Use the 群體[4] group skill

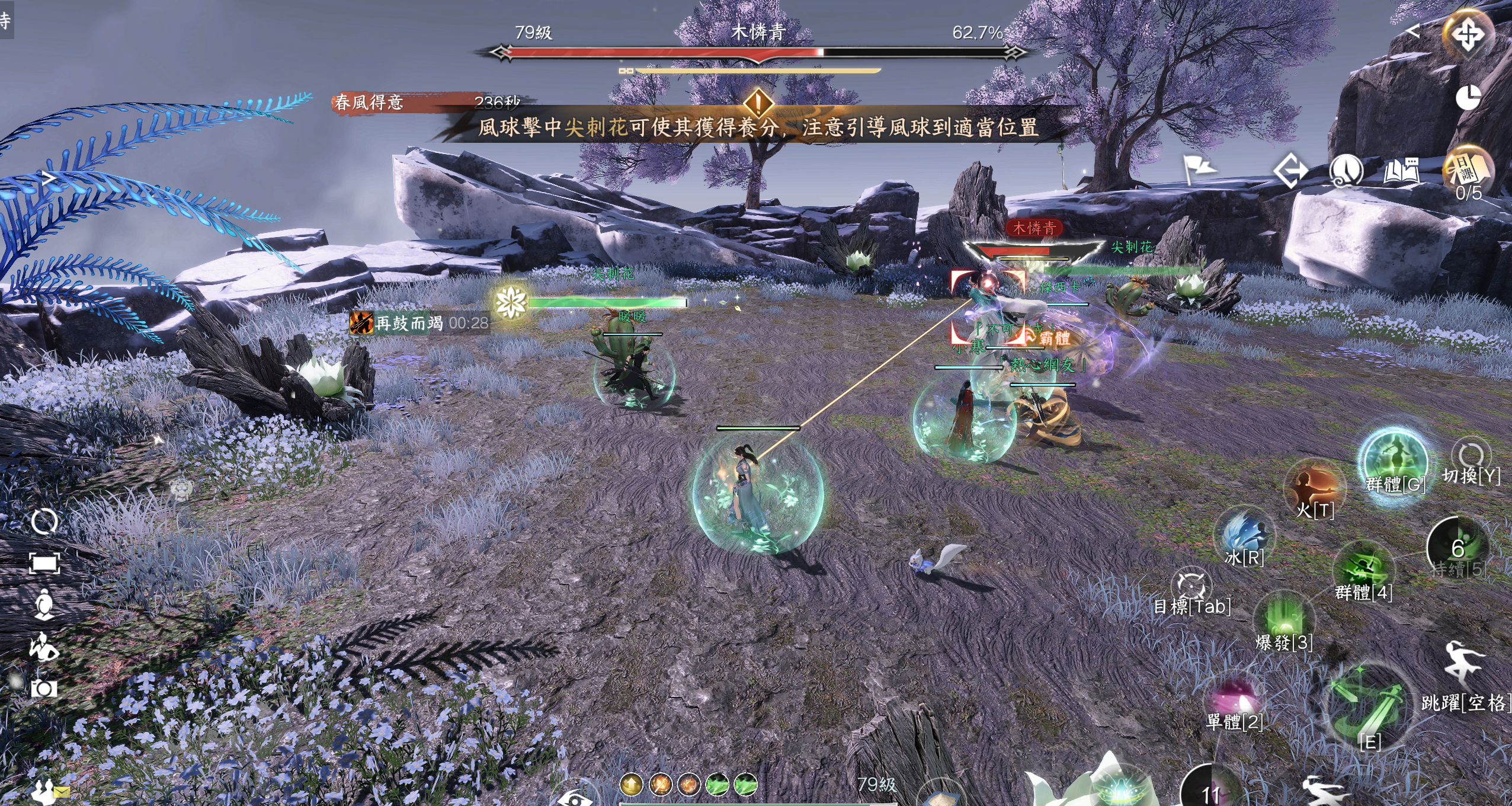point(1363,572)
